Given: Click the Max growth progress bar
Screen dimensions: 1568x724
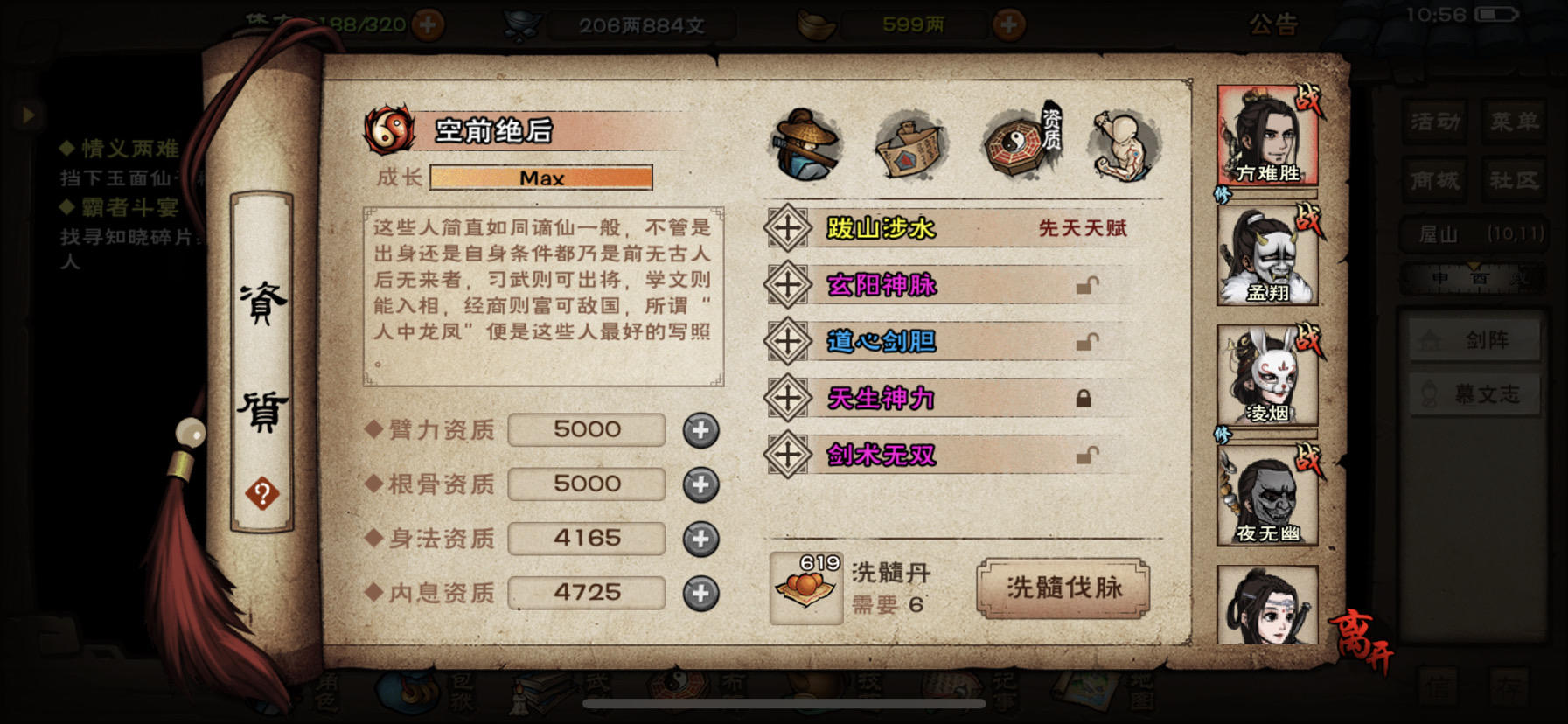Looking at the screenshot, I should 542,178.
